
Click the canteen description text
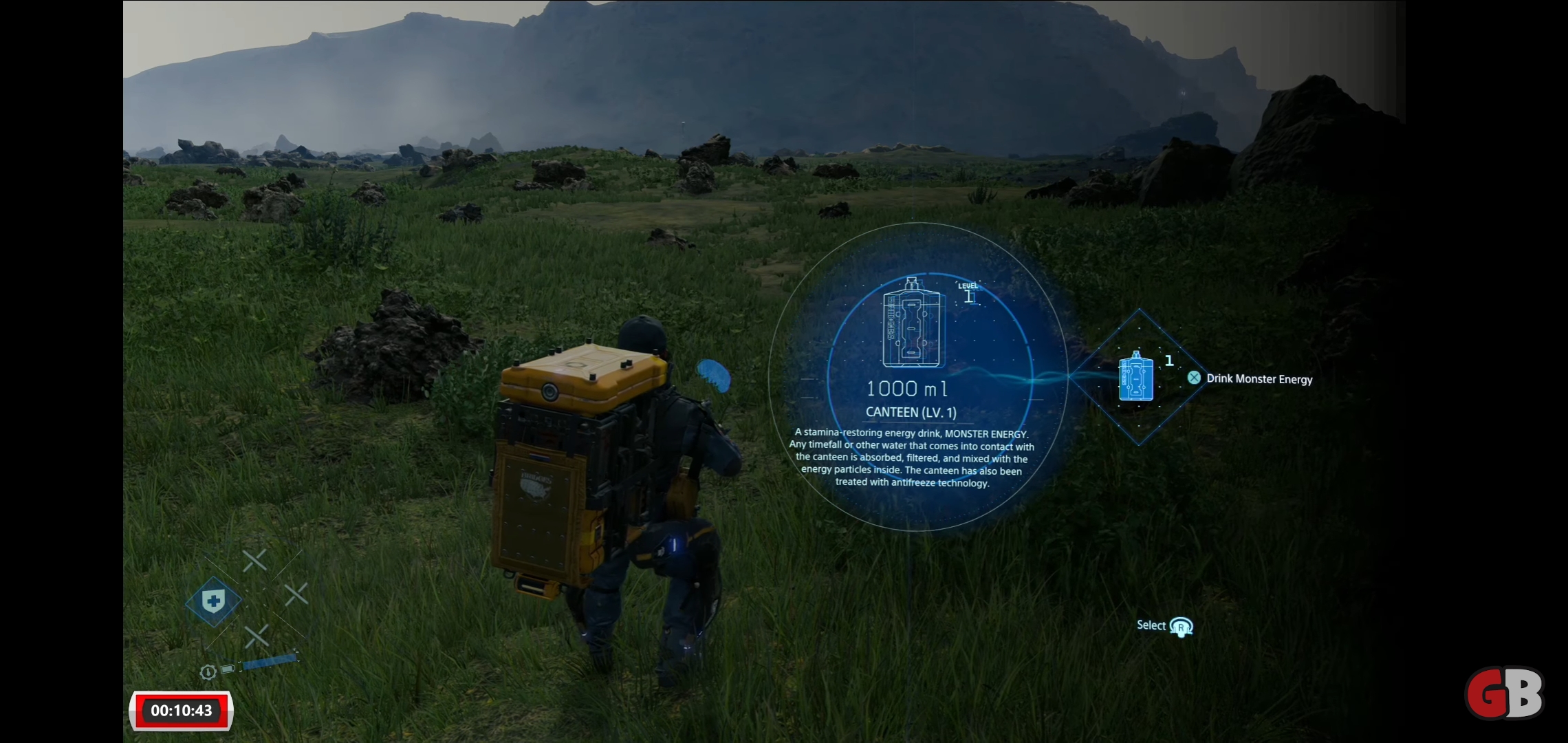[913, 457]
